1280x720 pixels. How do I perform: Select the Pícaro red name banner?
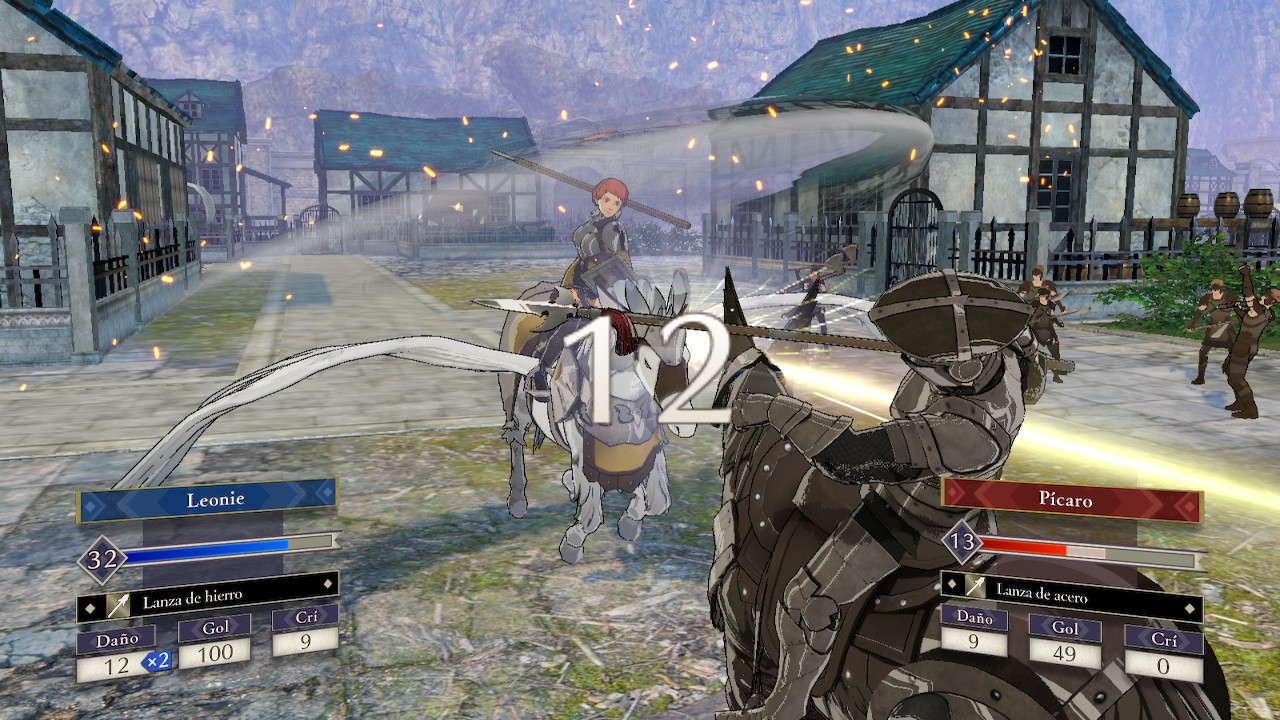pos(1071,497)
